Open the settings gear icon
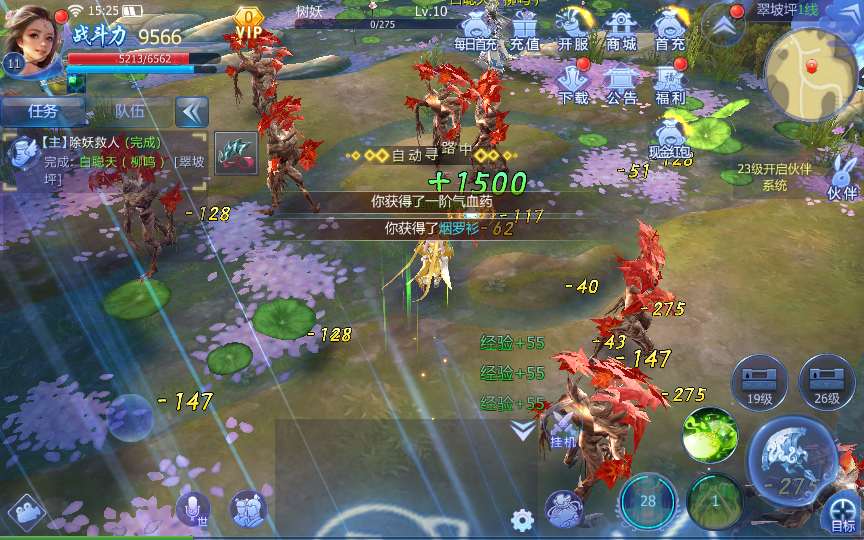The width and height of the screenshot is (864, 540). click(521, 520)
